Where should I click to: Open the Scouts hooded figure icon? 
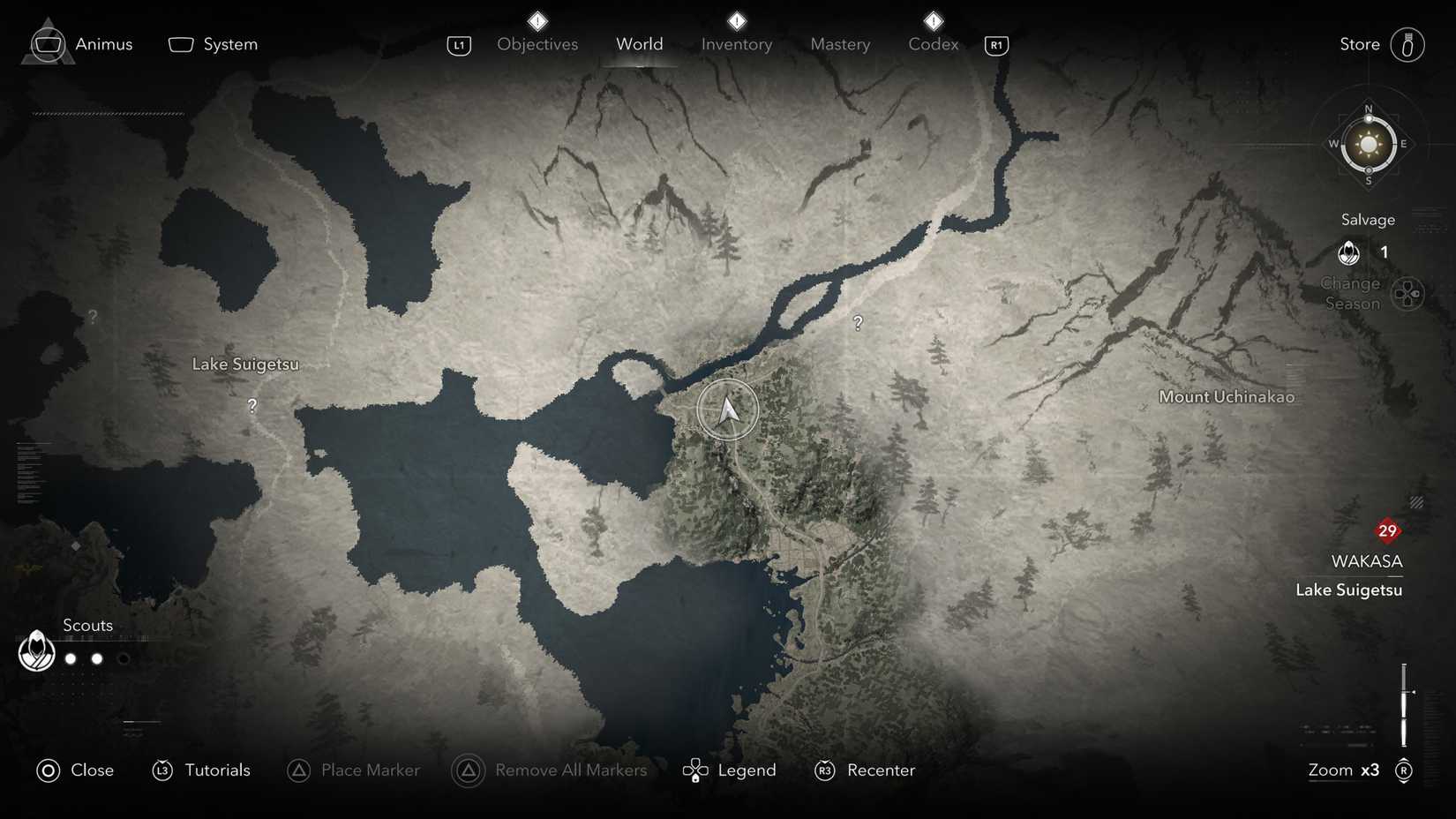tap(35, 652)
